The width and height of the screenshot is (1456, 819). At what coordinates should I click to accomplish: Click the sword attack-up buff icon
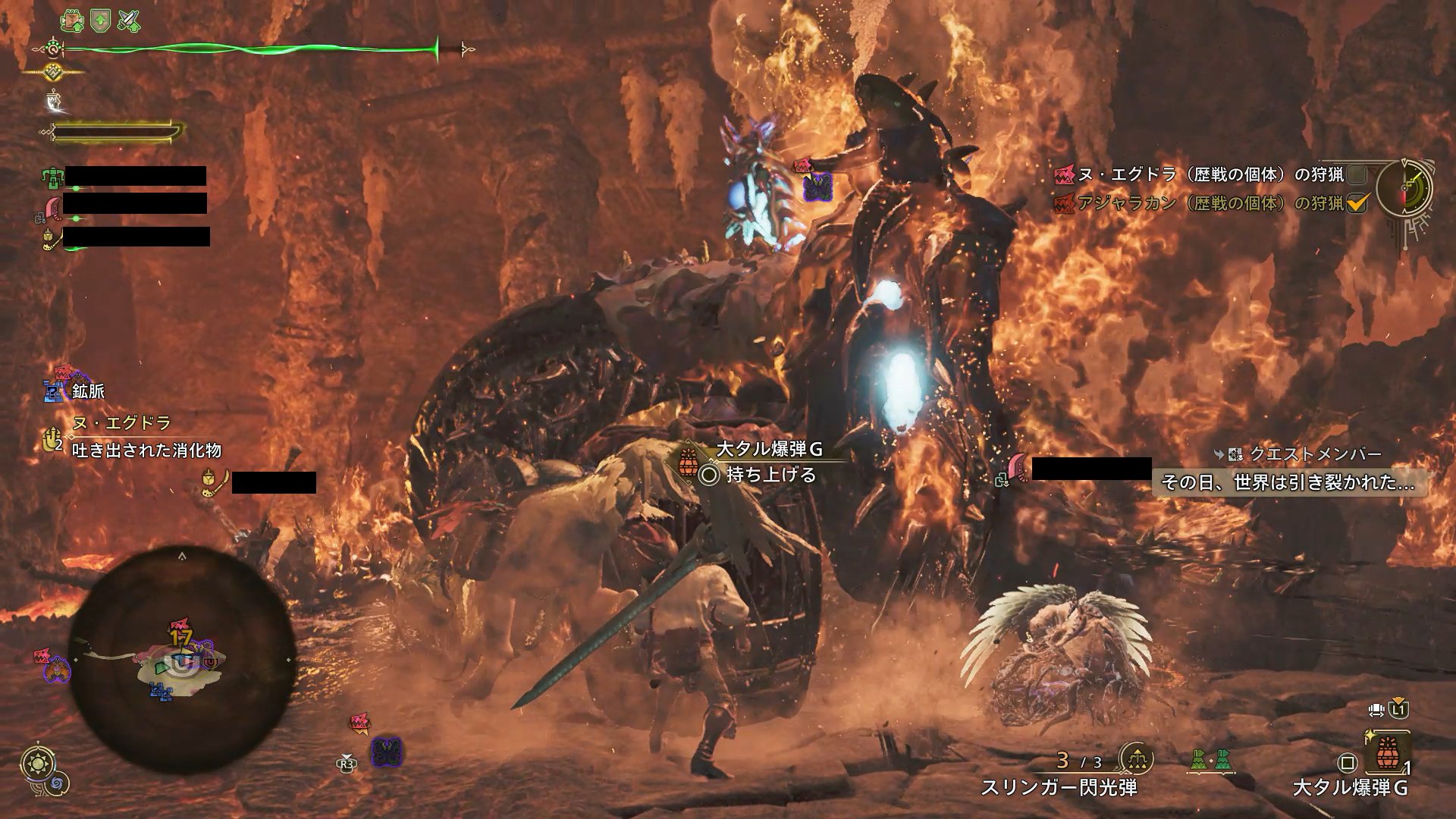(128, 20)
